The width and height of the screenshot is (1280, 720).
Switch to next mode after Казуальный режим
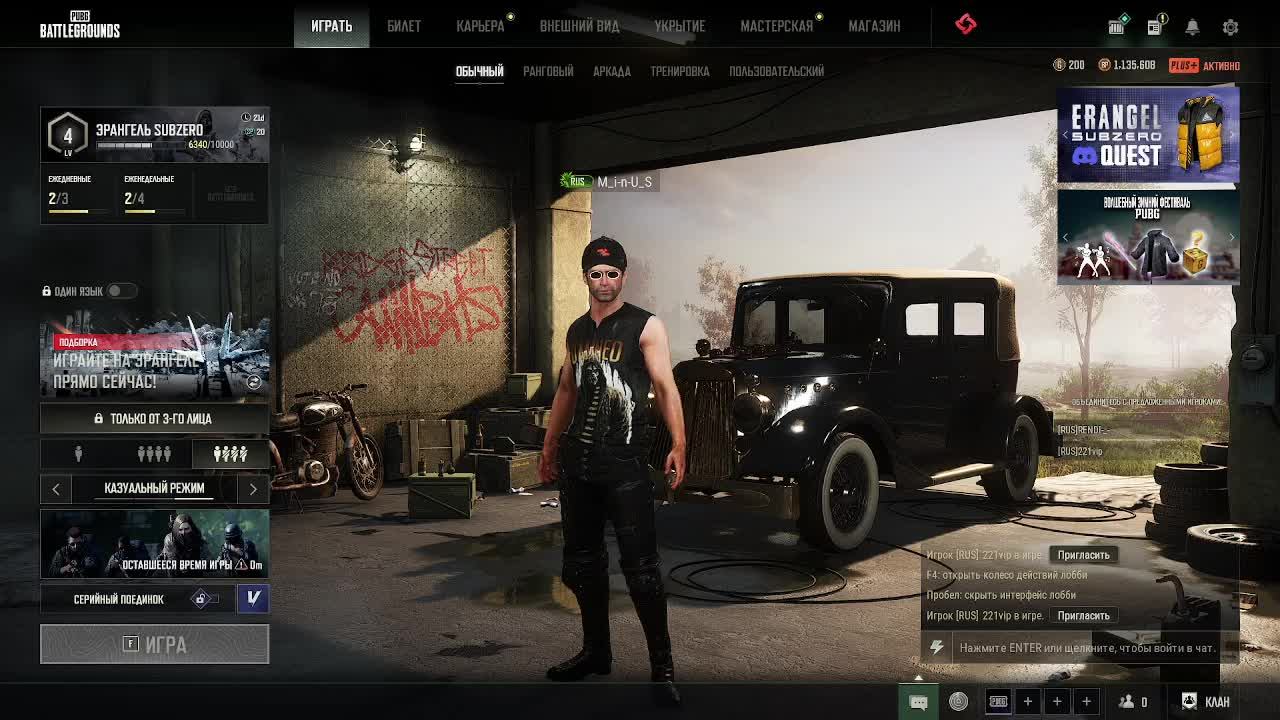(253, 488)
